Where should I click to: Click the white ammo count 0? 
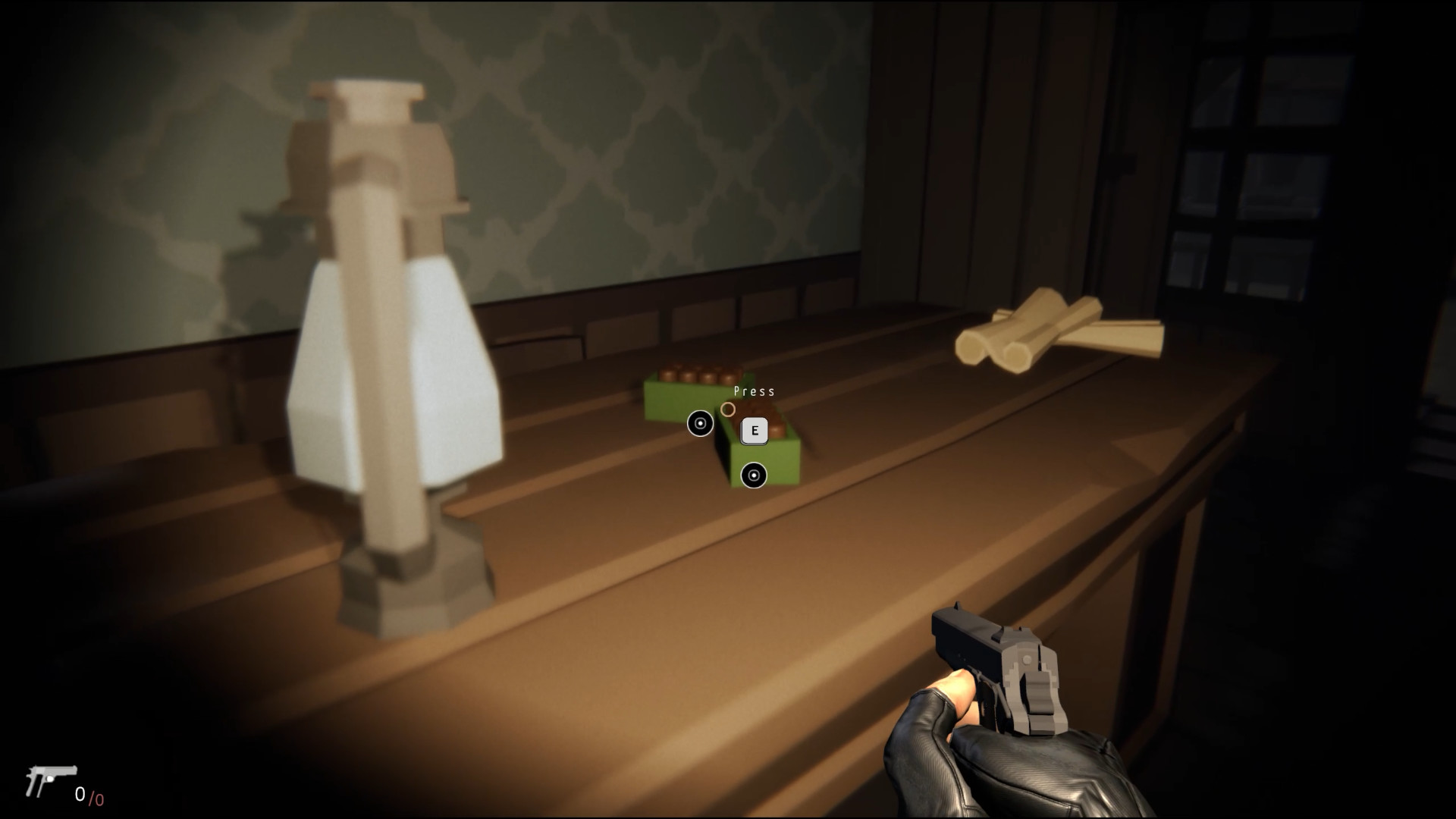pyautogui.click(x=80, y=793)
